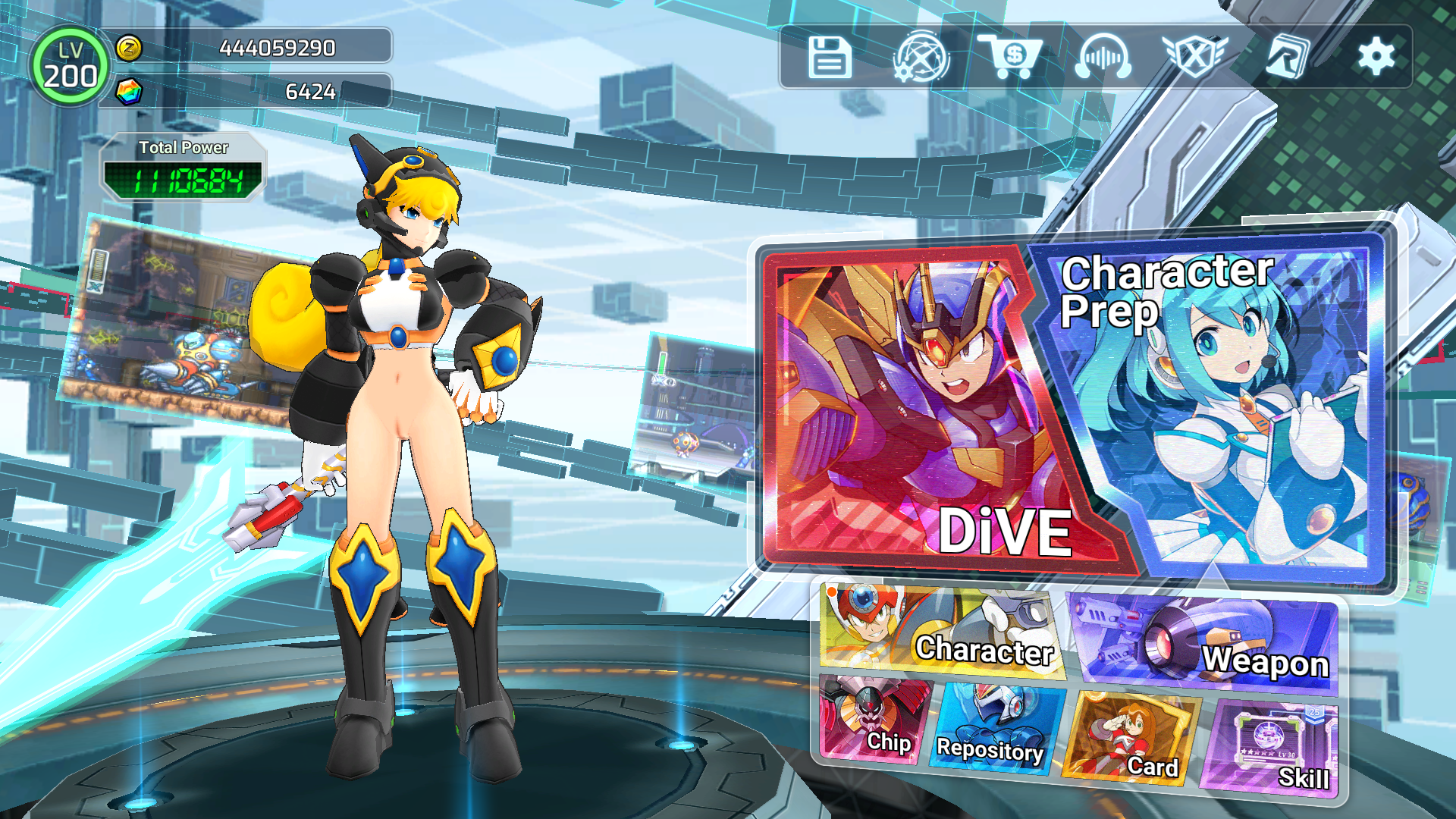
Task: Click the gold Z coin currency icon
Action: (x=129, y=48)
